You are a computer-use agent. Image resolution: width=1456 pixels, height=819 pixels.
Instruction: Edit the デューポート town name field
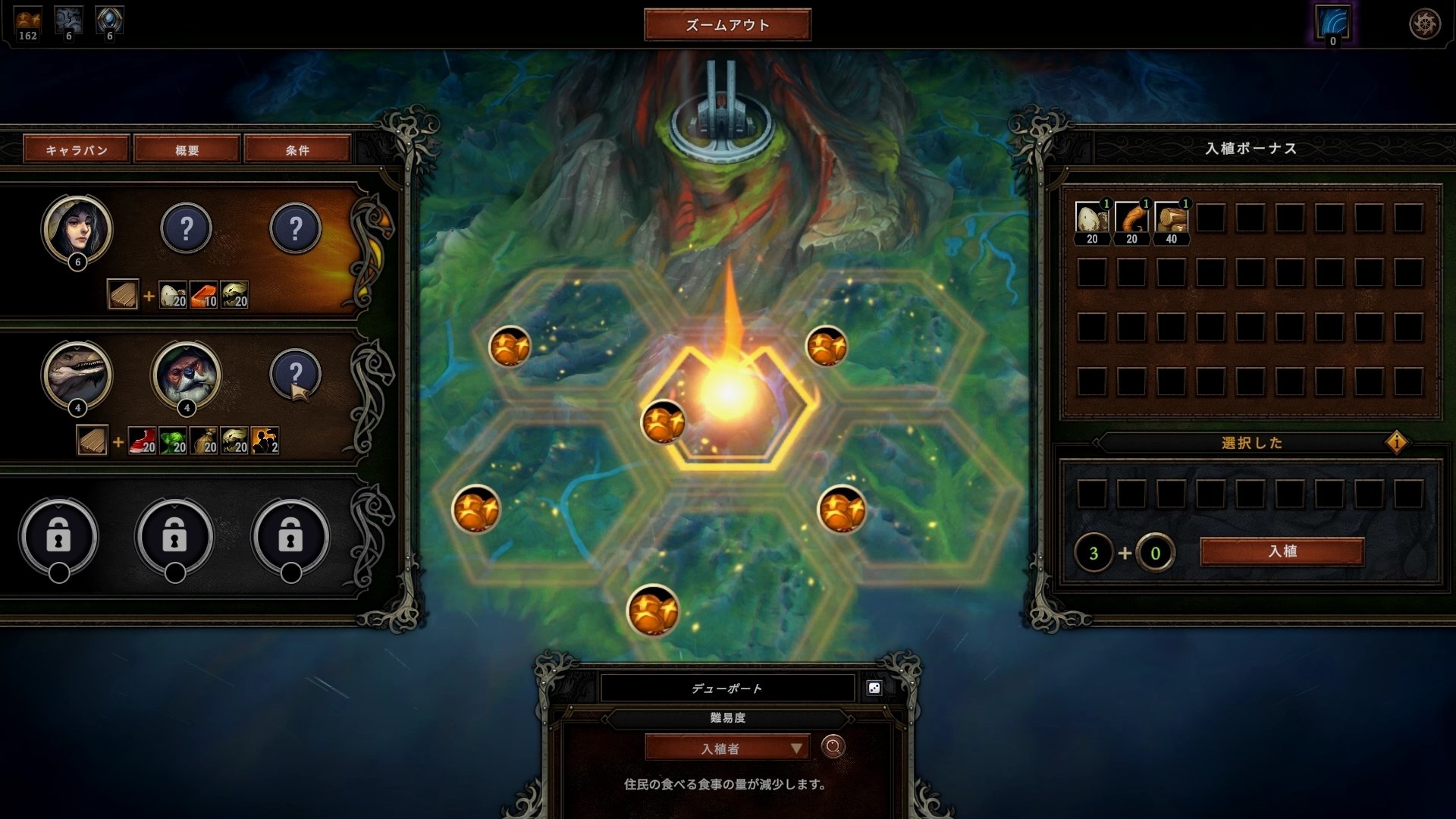coord(727,689)
